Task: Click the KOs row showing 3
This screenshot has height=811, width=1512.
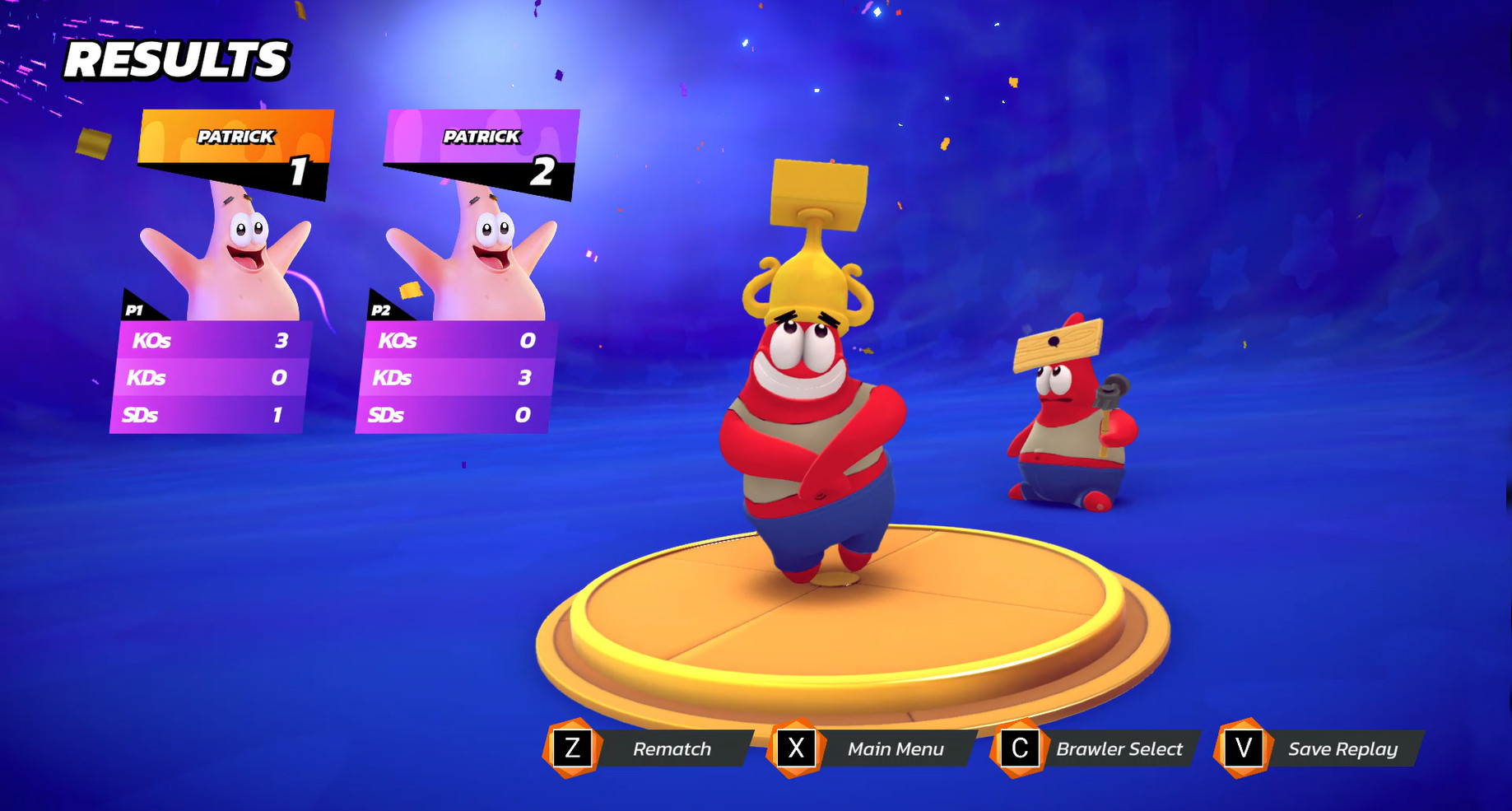Action: [210, 340]
